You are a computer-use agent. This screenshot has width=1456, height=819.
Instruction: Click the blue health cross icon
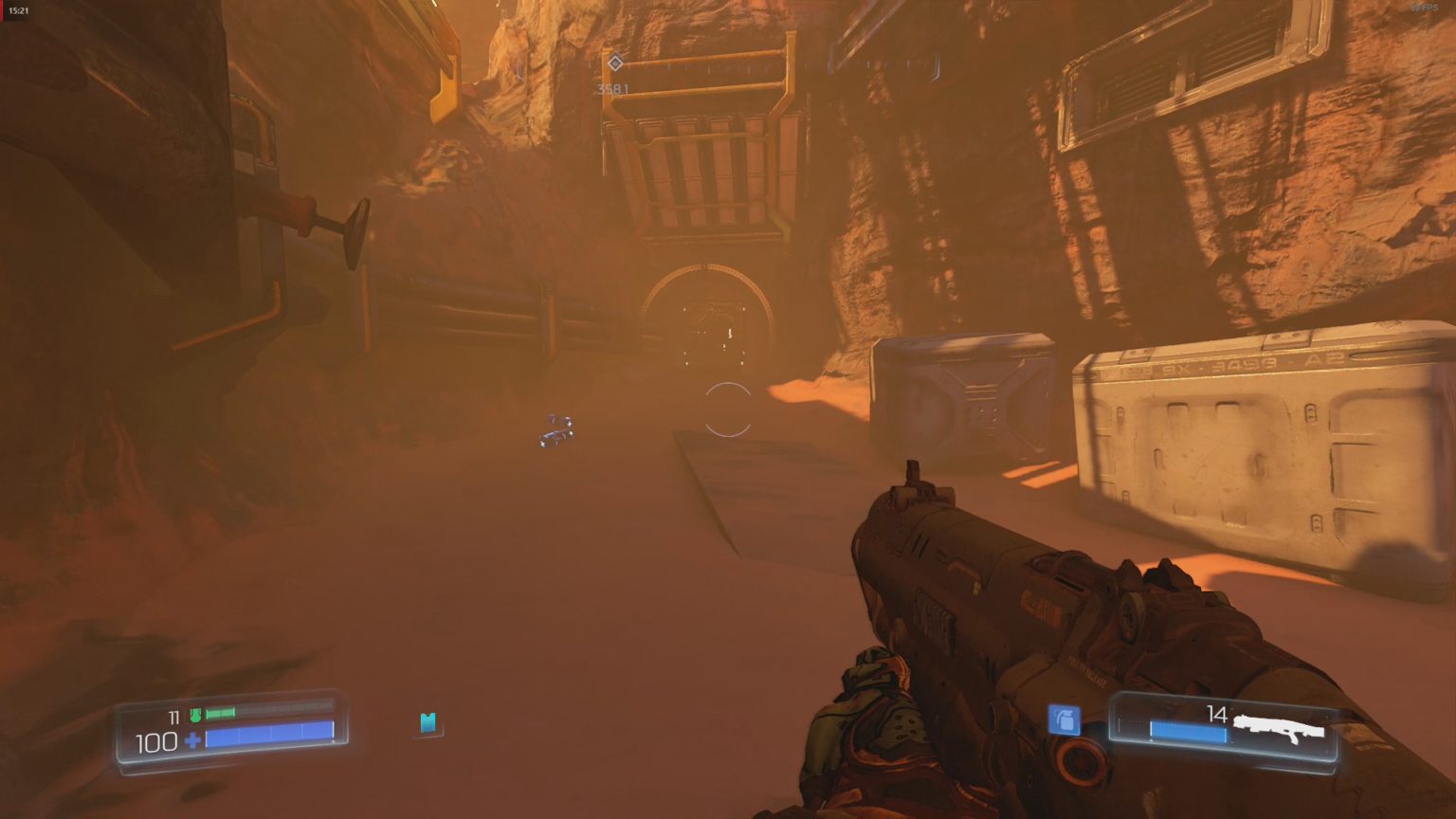[192, 740]
